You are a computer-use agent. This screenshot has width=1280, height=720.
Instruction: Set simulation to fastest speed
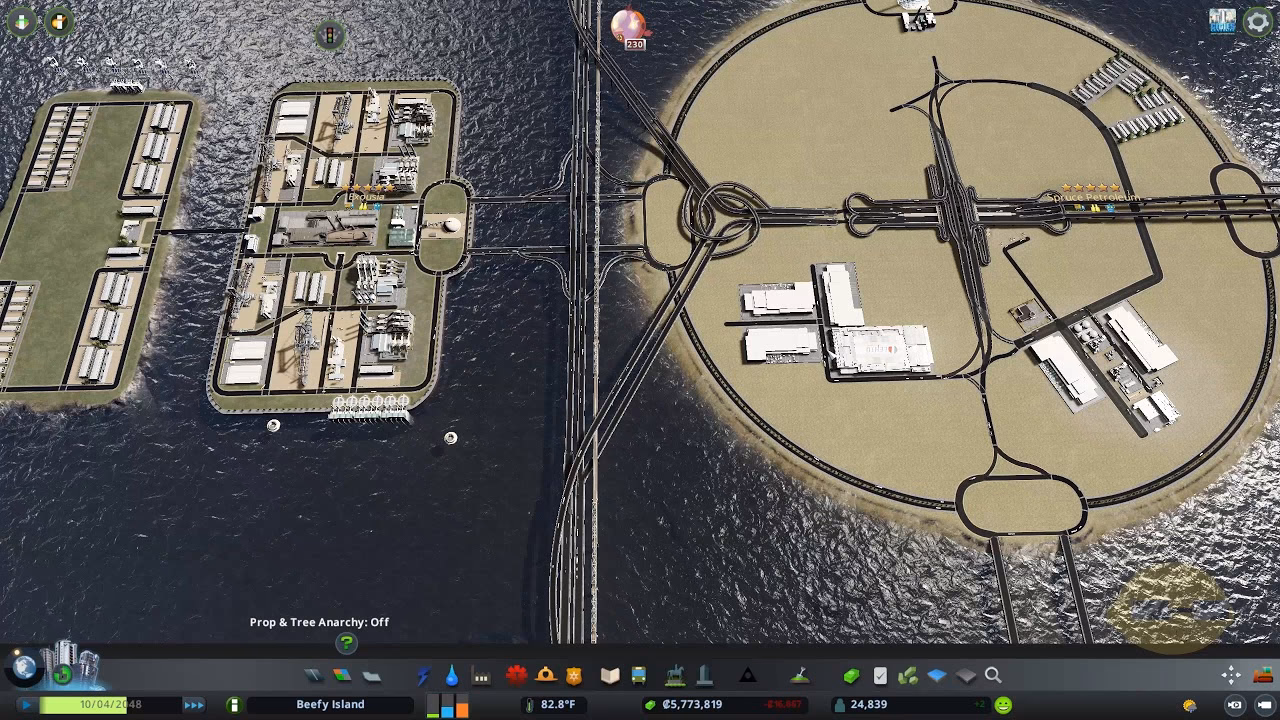pos(194,704)
